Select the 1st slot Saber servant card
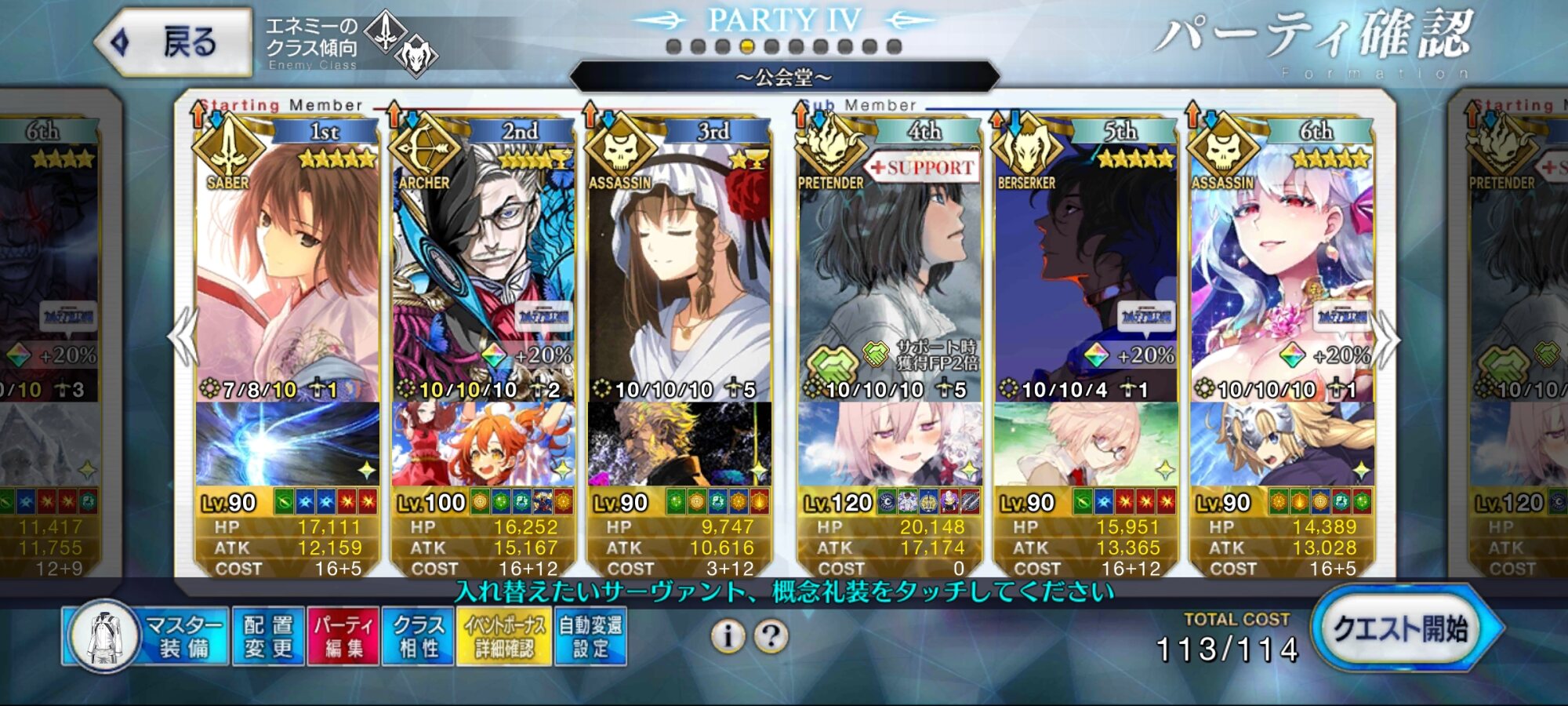This screenshot has width=1568, height=706. [287, 267]
